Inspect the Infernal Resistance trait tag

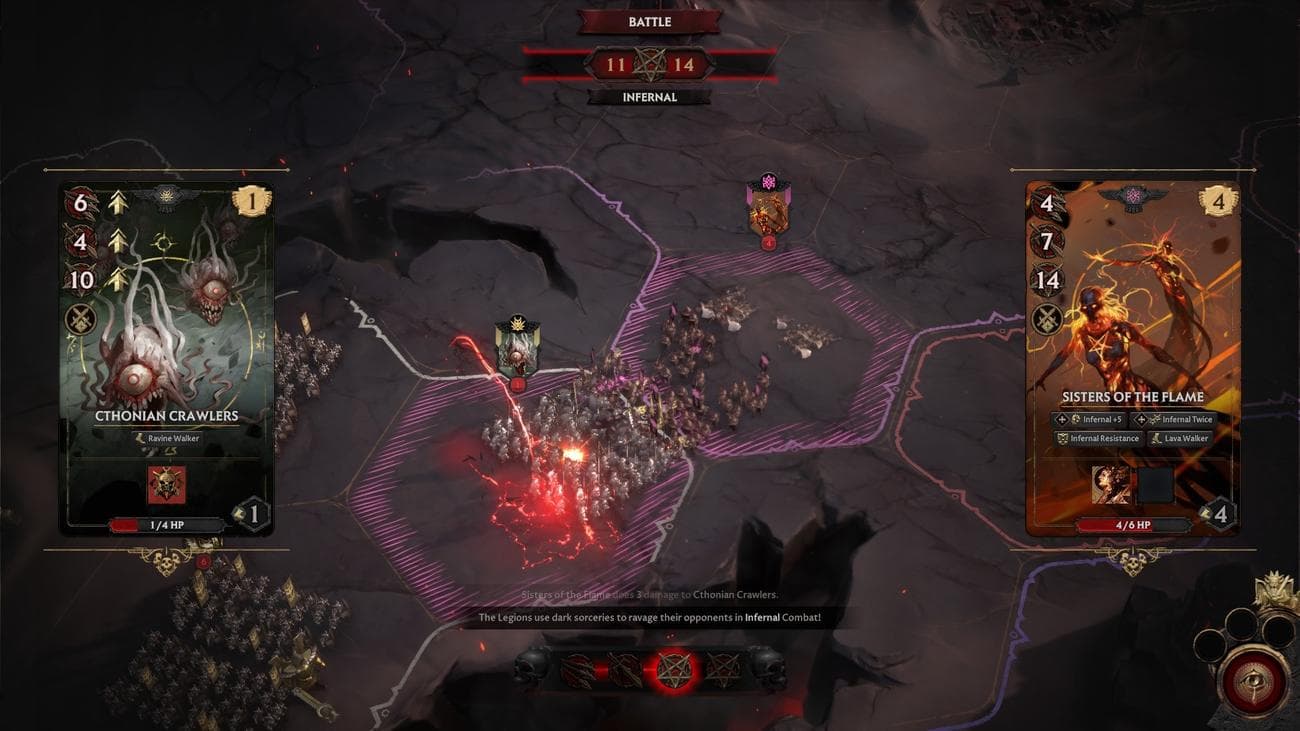[1097, 438]
